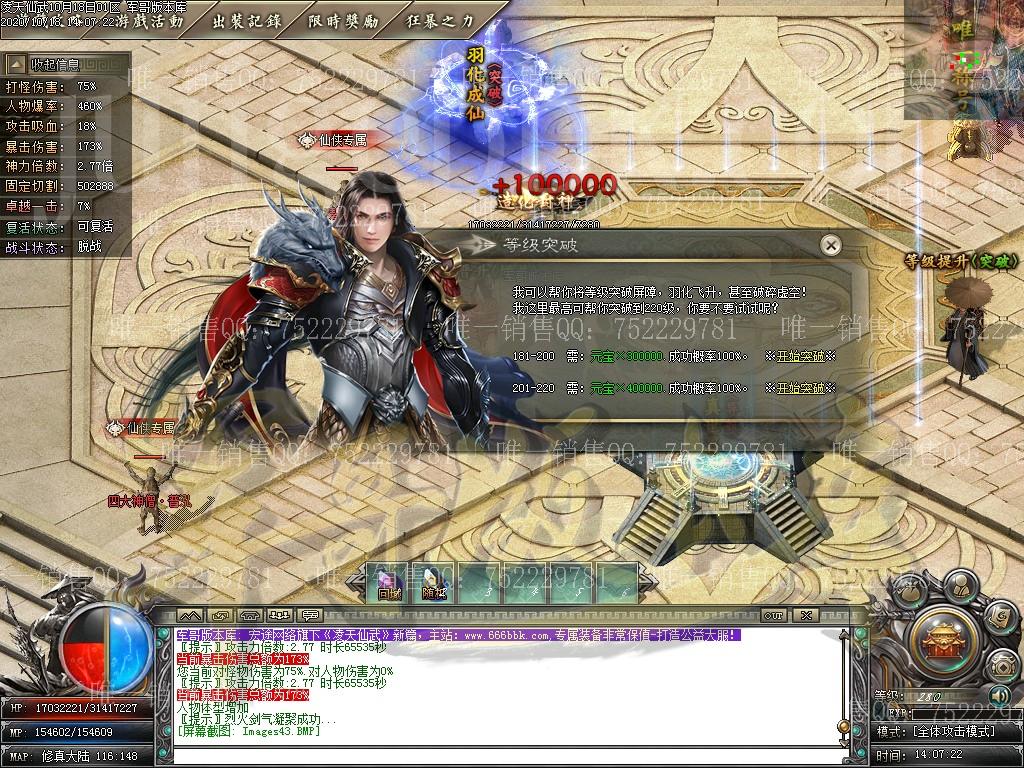1024x768 pixels.
Task: Use the 回城 hotbar item
Action: [390, 582]
